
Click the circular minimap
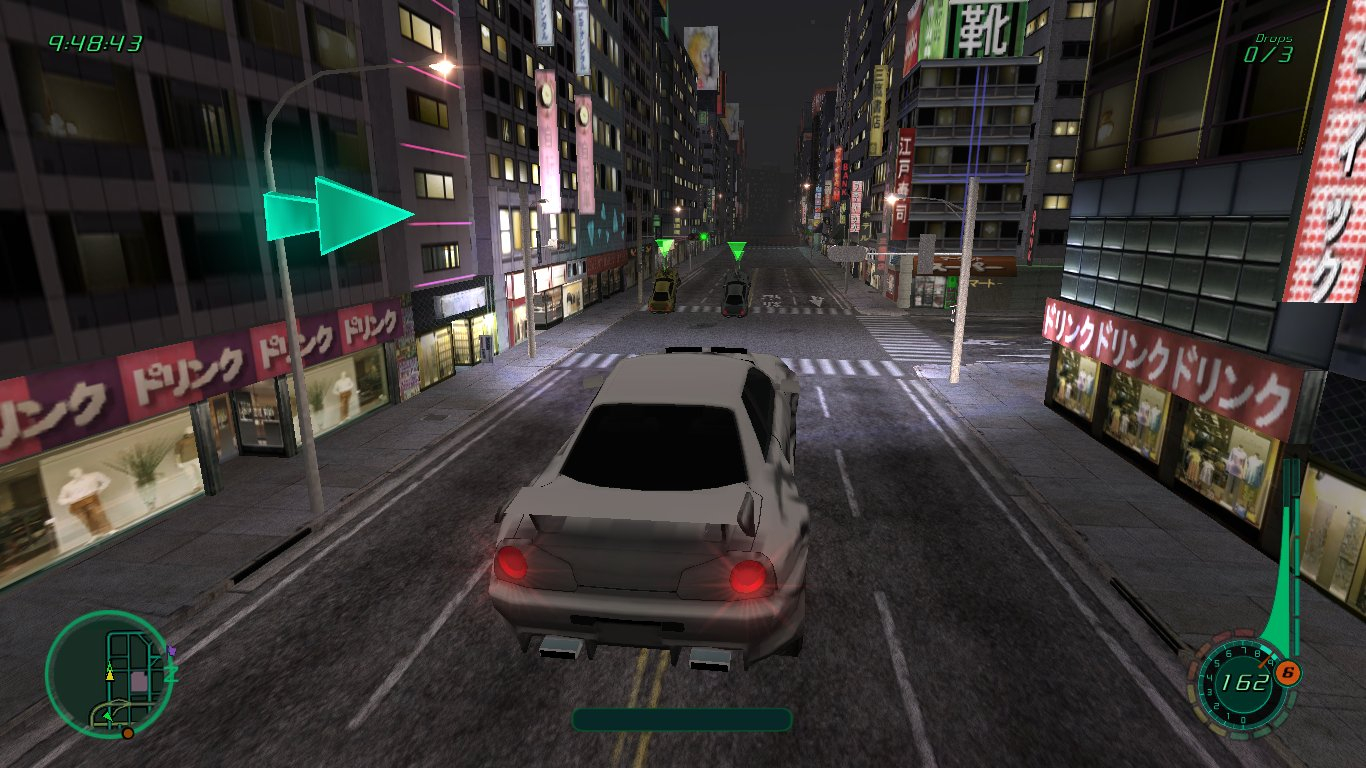pyautogui.click(x=110, y=674)
